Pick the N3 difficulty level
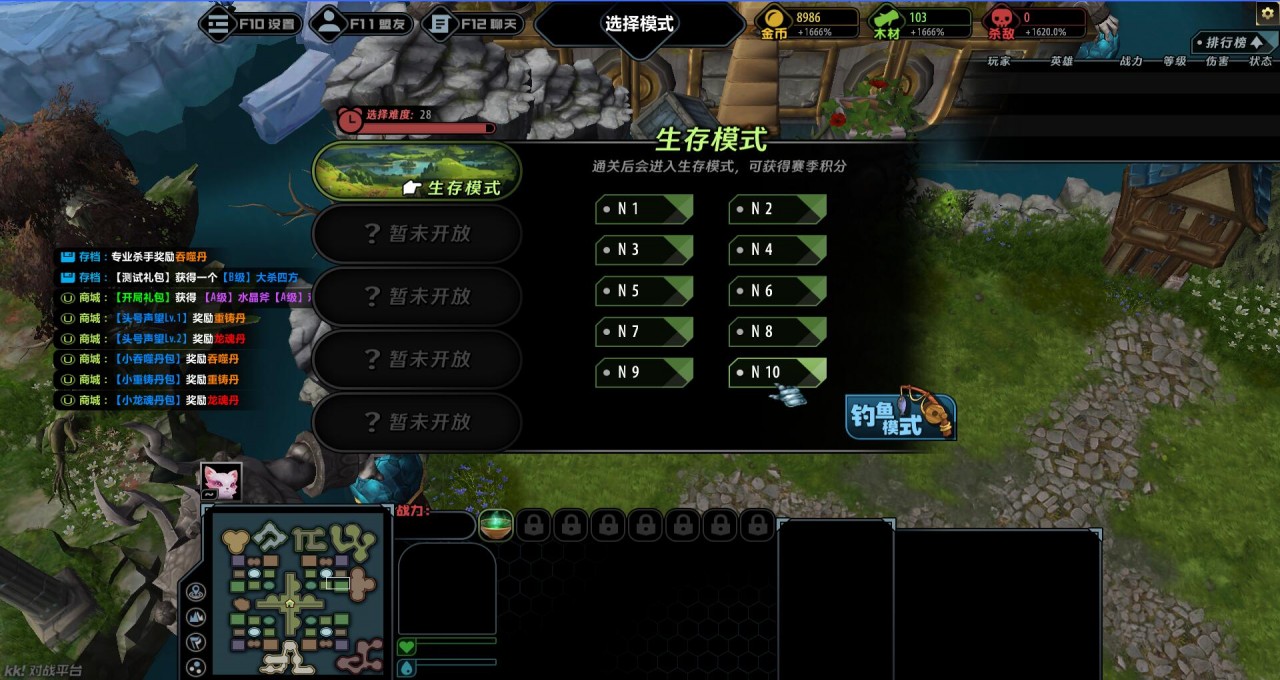 (x=644, y=250)
